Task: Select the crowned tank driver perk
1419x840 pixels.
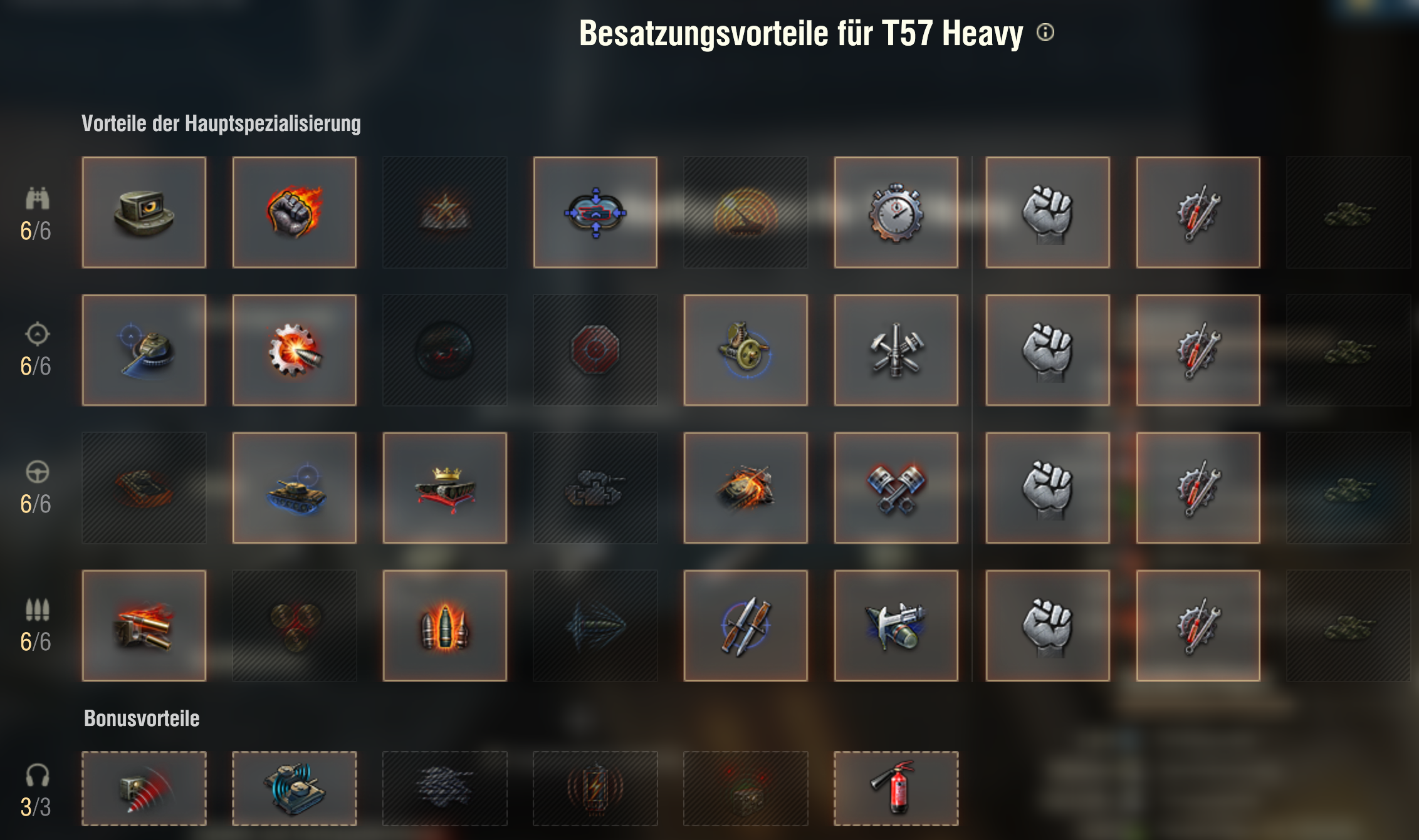Action: 444,488
